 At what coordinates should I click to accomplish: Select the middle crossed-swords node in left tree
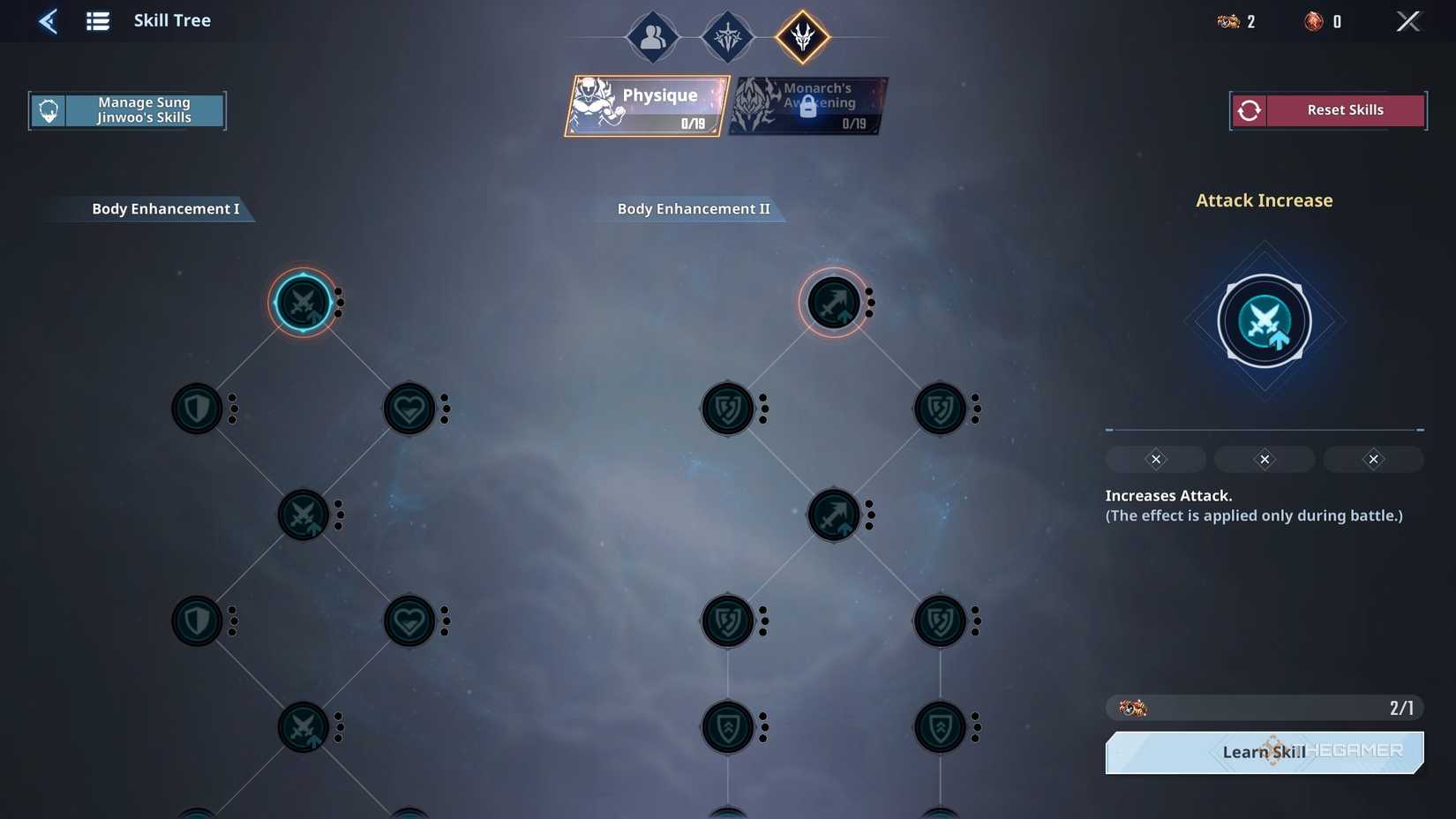[x=304, y=515]
